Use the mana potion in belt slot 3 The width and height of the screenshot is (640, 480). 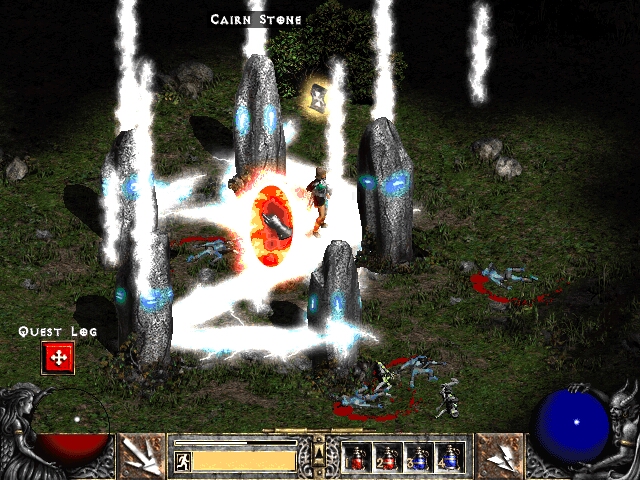point(419,457)
